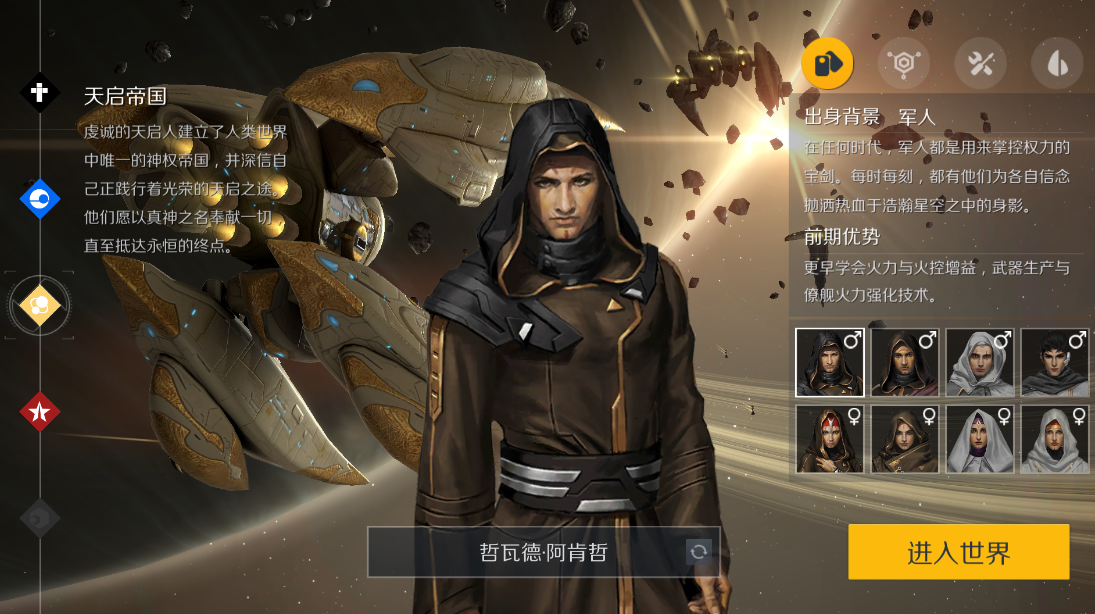Choose the blue diamond faction emblem
Screen dimensions: 1095x614
click(40, 199)
